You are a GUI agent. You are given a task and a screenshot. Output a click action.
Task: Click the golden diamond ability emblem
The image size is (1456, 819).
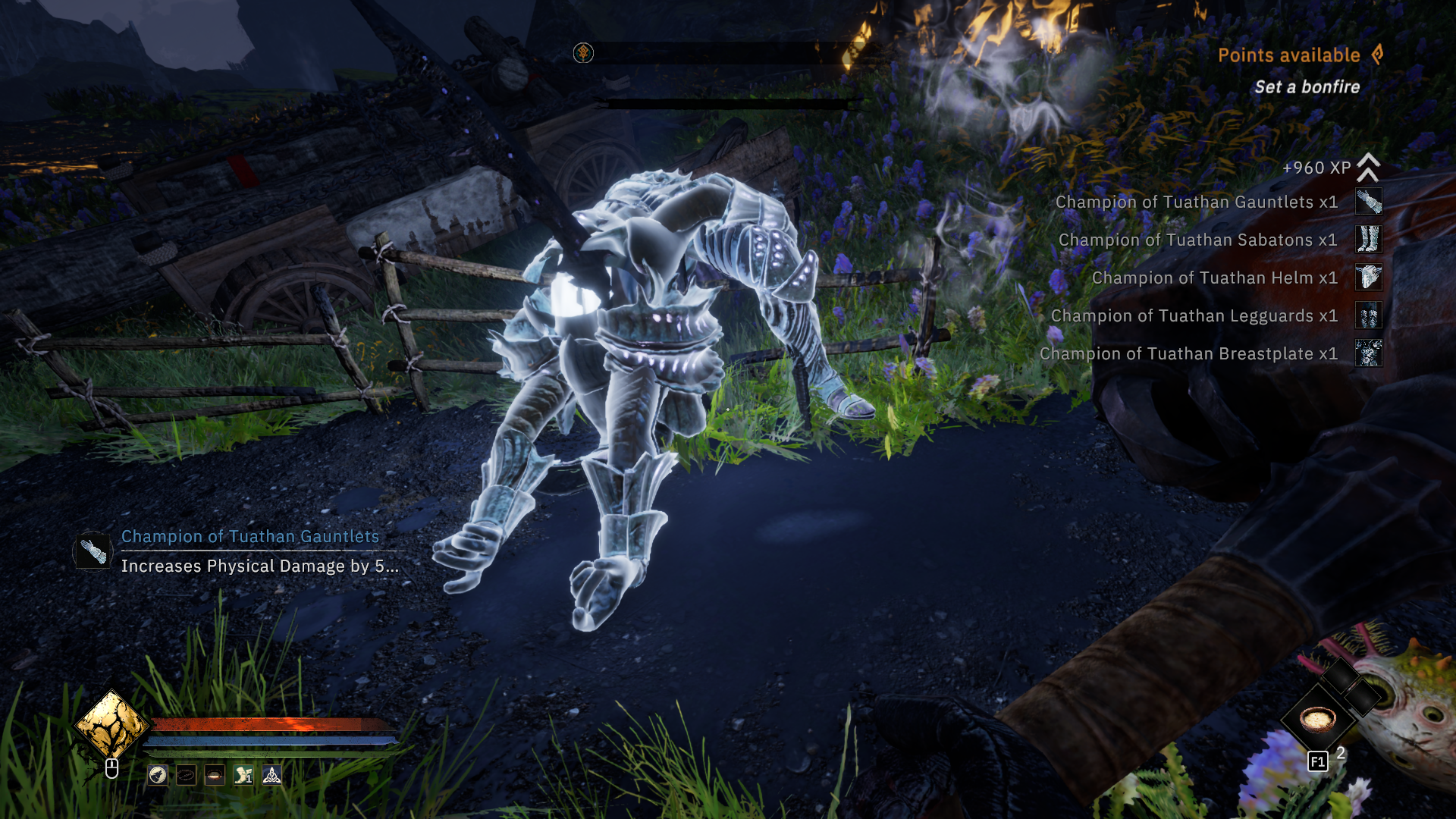point(112,726)
